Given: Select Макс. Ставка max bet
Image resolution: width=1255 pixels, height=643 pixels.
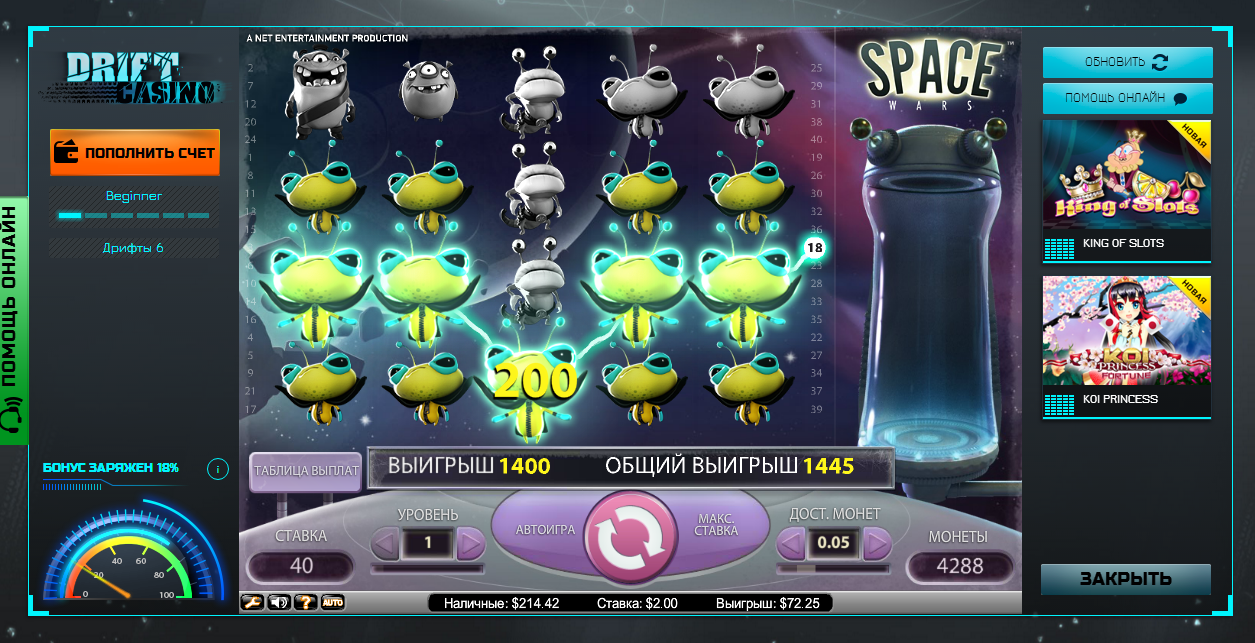Looking at the screenshot, I should [x=716, y=525].
